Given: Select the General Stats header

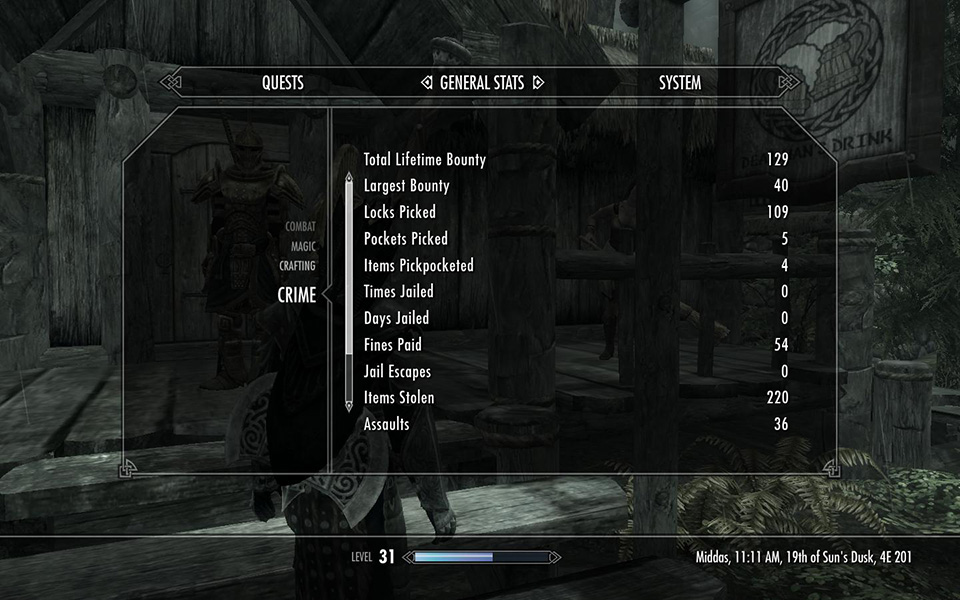Looking at the screenshot, I should coord(481,83).
